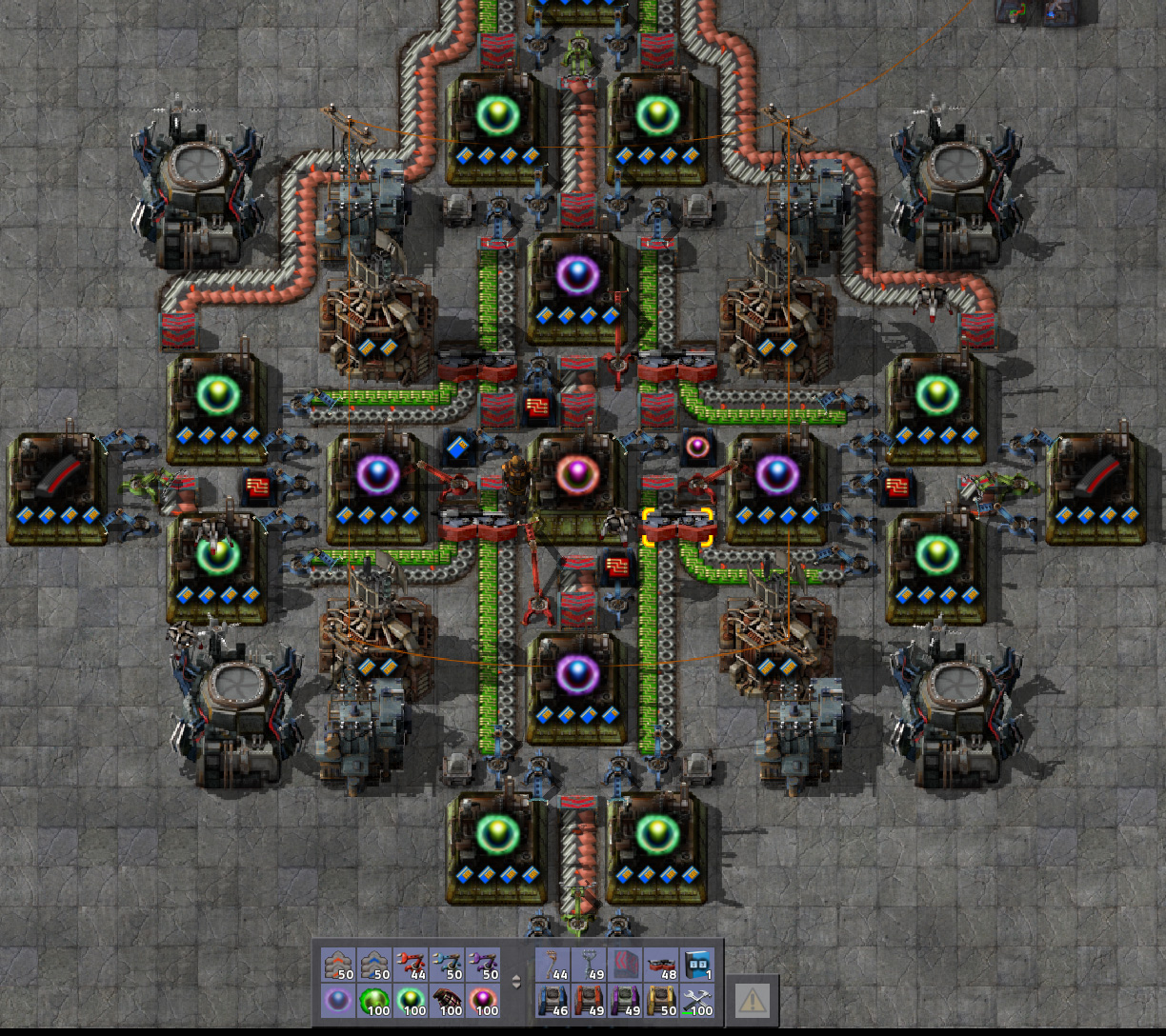This screenshot has height=1036, width=1166.
Task: Choose the red underground belt slot
Action: pos(625,966)
